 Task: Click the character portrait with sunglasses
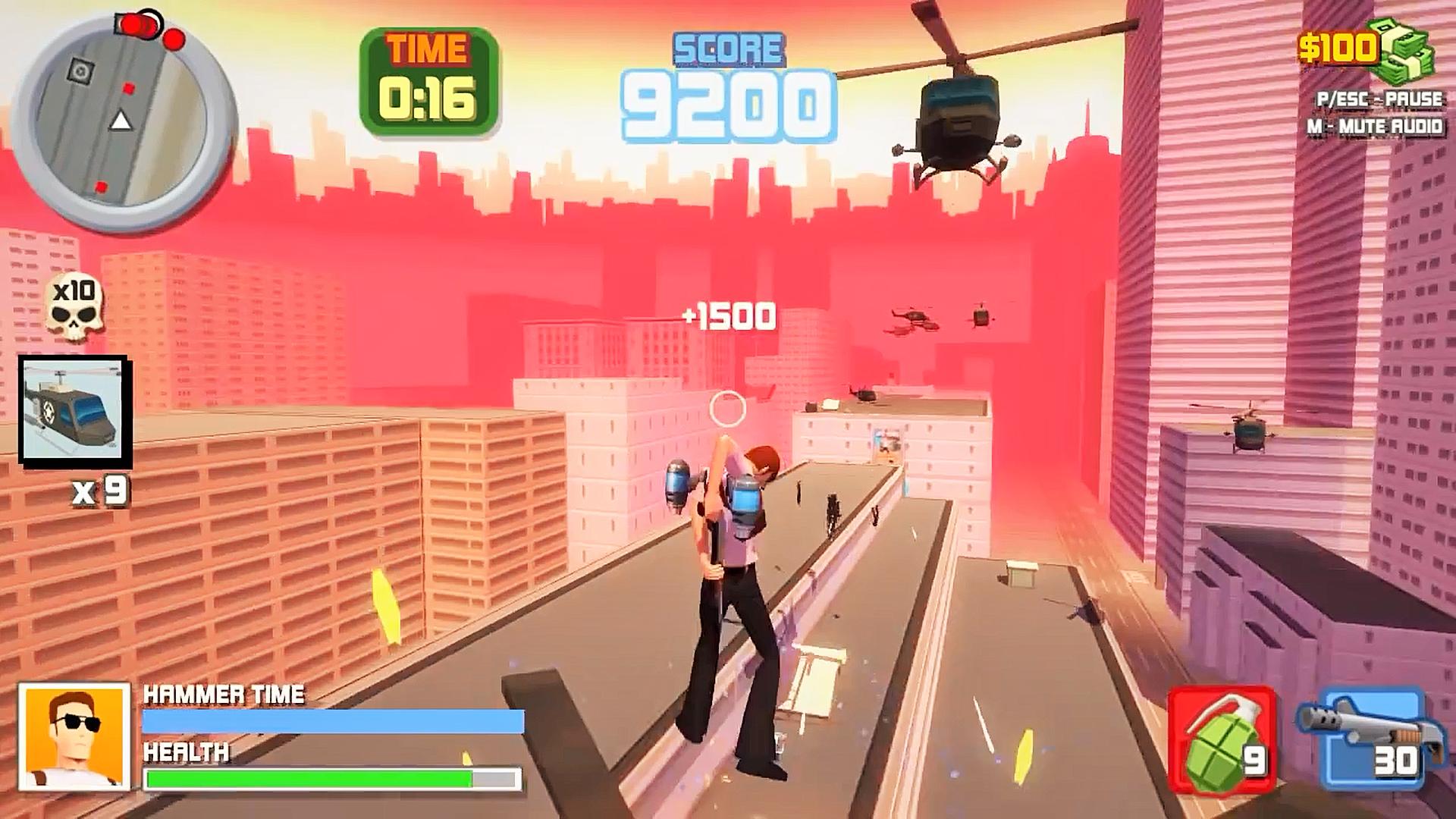click(72, 736)
